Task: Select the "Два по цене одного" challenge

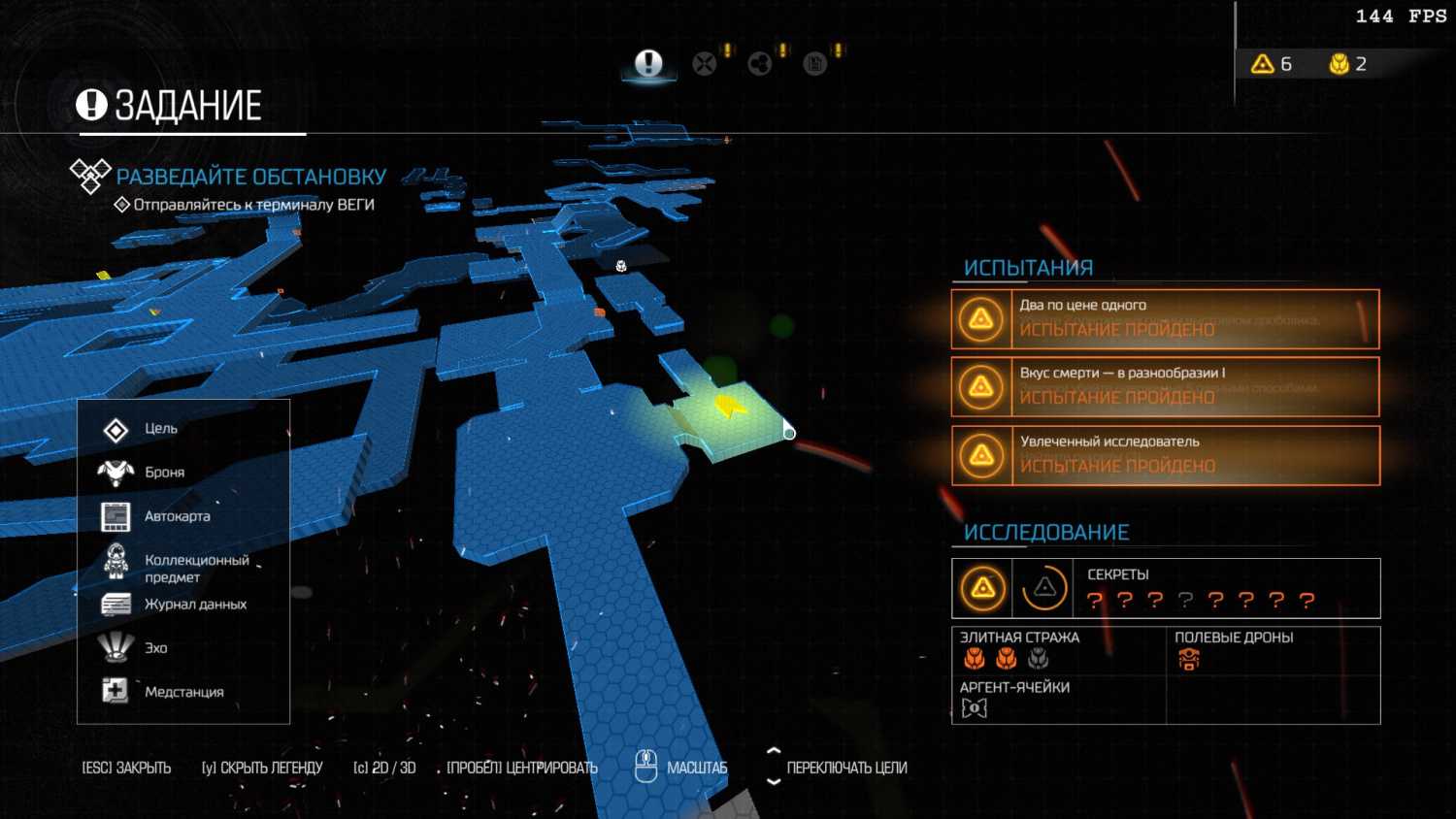Action: 1165,318
